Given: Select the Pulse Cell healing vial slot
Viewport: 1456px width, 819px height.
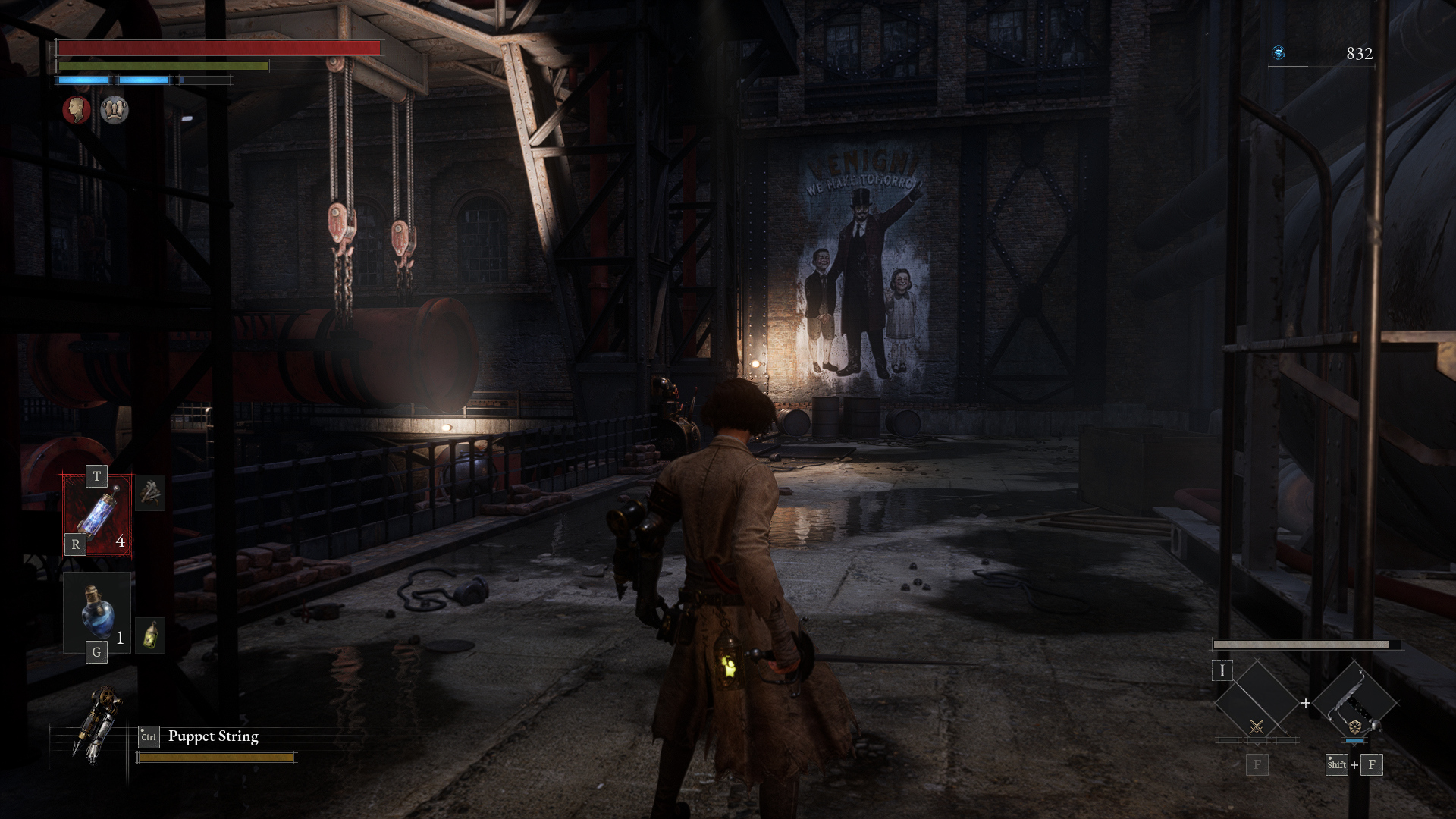Looking at the screenshot, I should point(97,516).
